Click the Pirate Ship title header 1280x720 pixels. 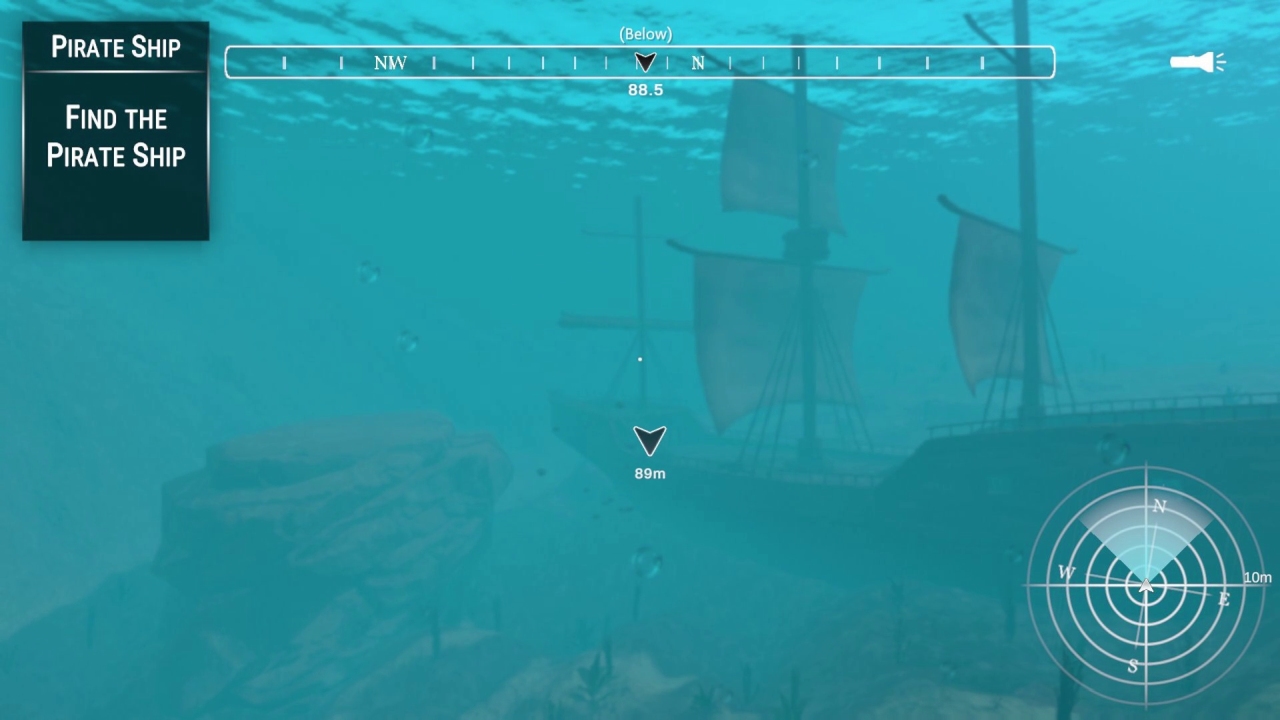pyautogui.click(x=115, y=47)
